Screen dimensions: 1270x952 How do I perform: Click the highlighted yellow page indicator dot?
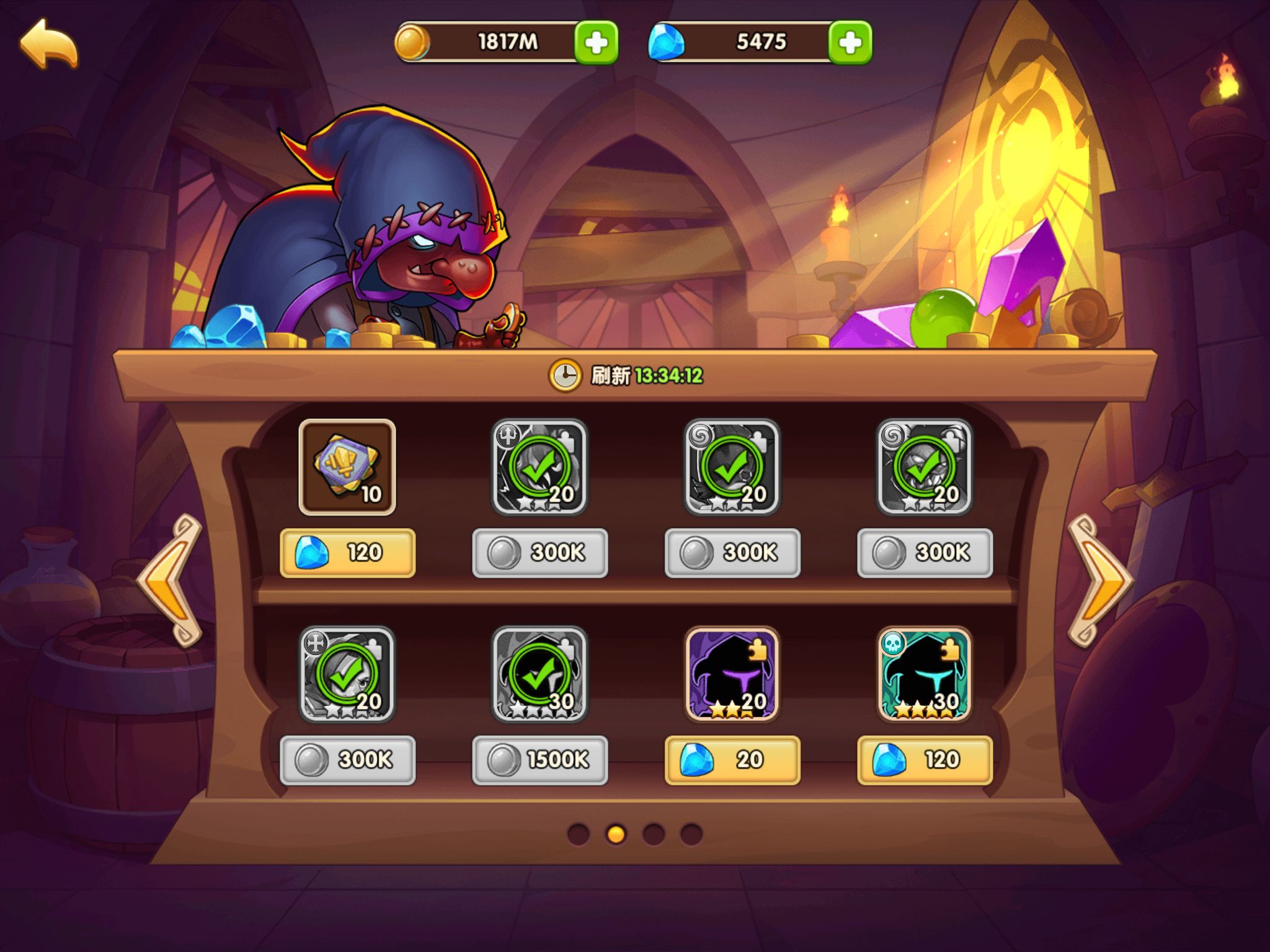(x=616, y=834)
